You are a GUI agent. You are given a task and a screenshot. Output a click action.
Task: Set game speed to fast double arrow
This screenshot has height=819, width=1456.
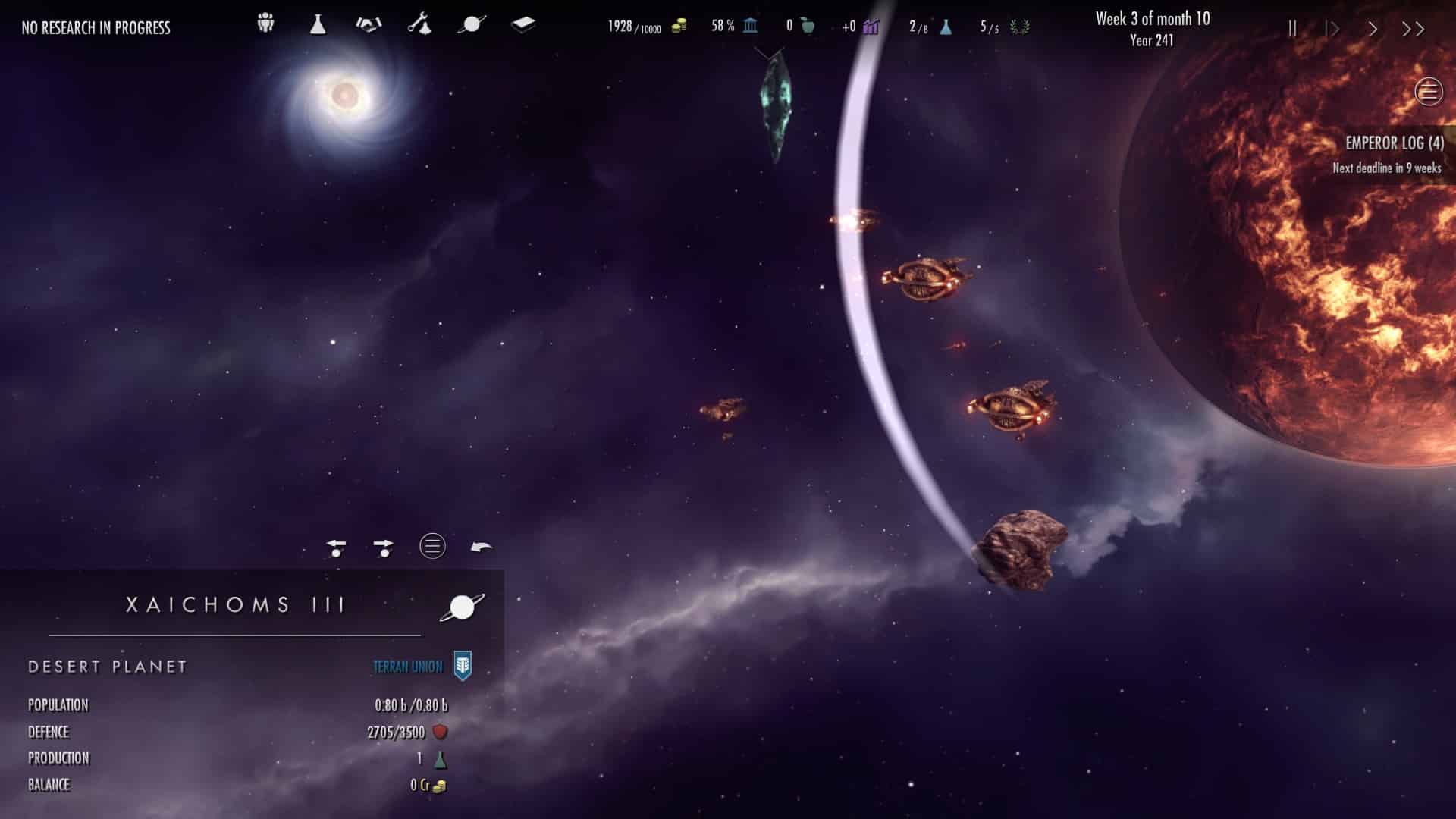[1413, 29]
